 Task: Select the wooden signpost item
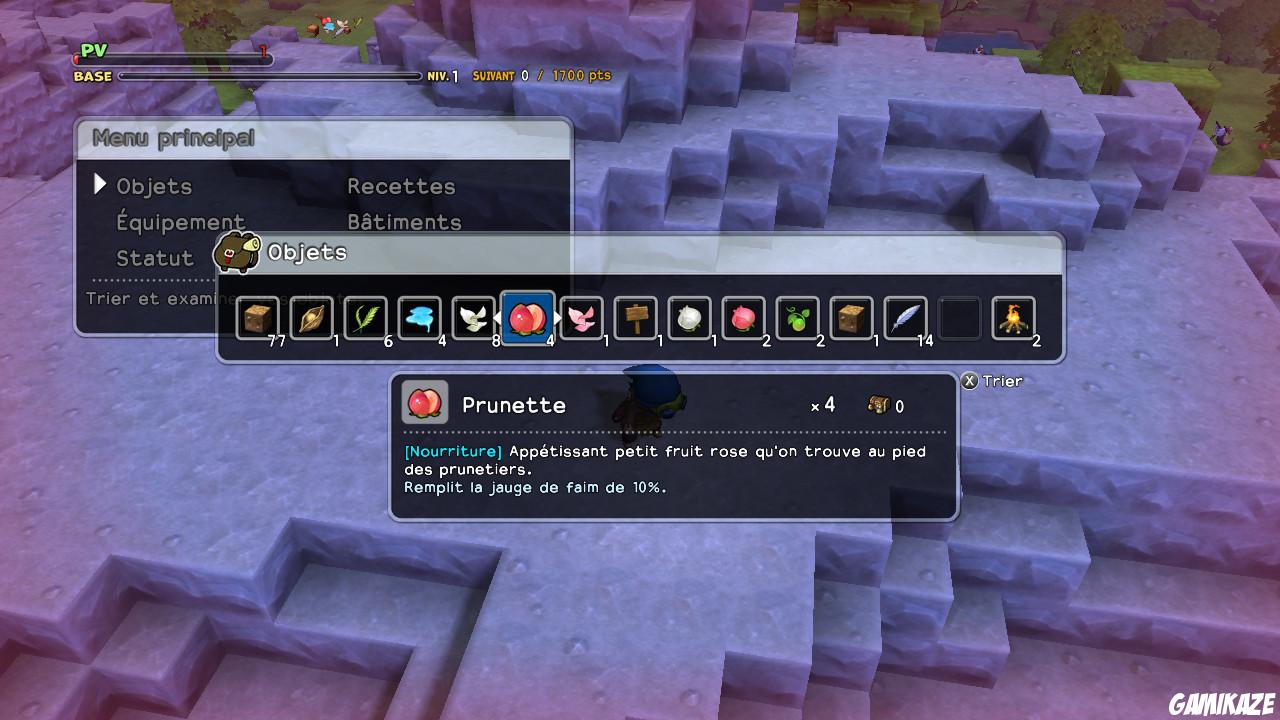(635, 316)
